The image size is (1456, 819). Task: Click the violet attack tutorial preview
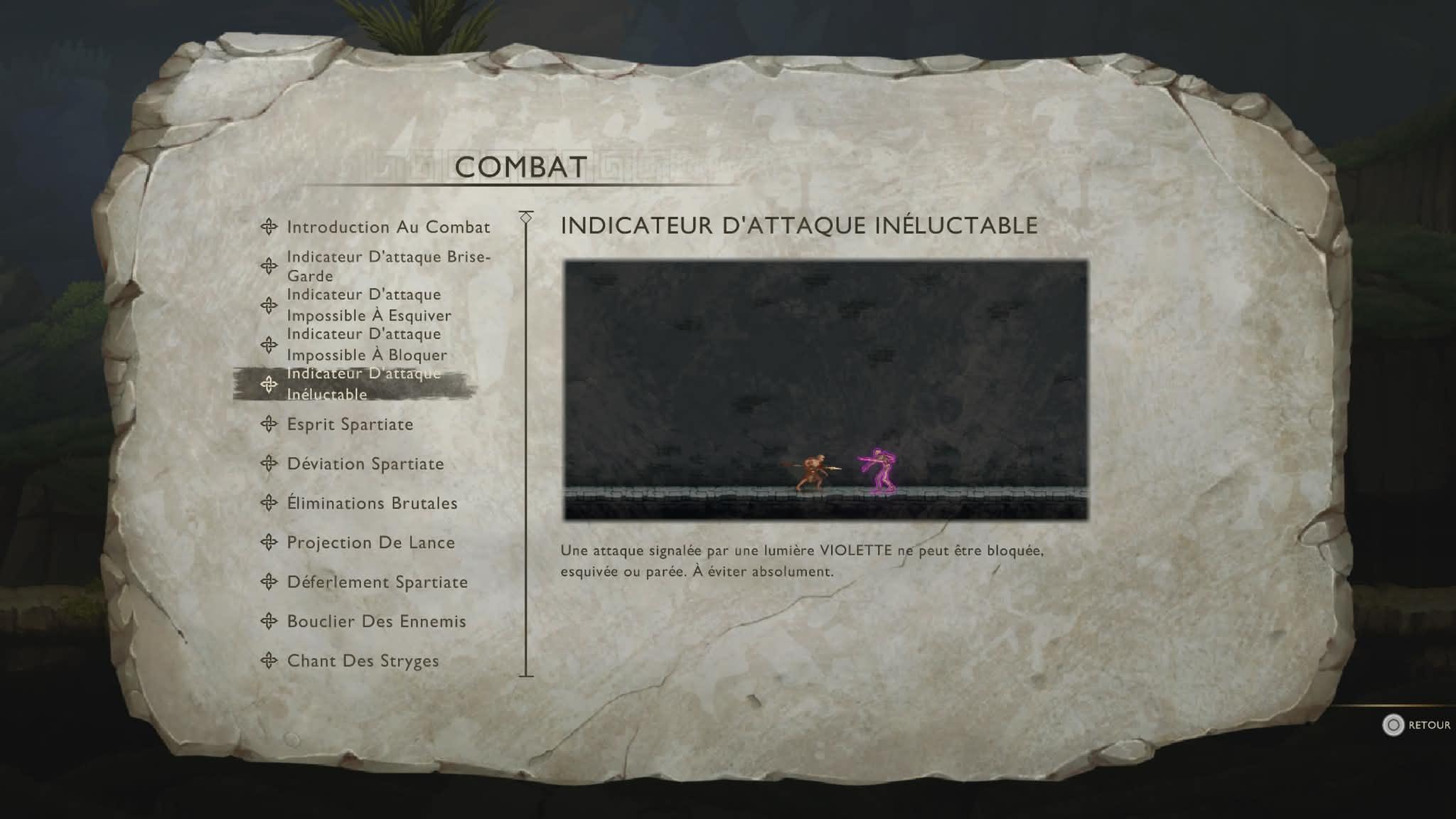click(x=825, y=390)
